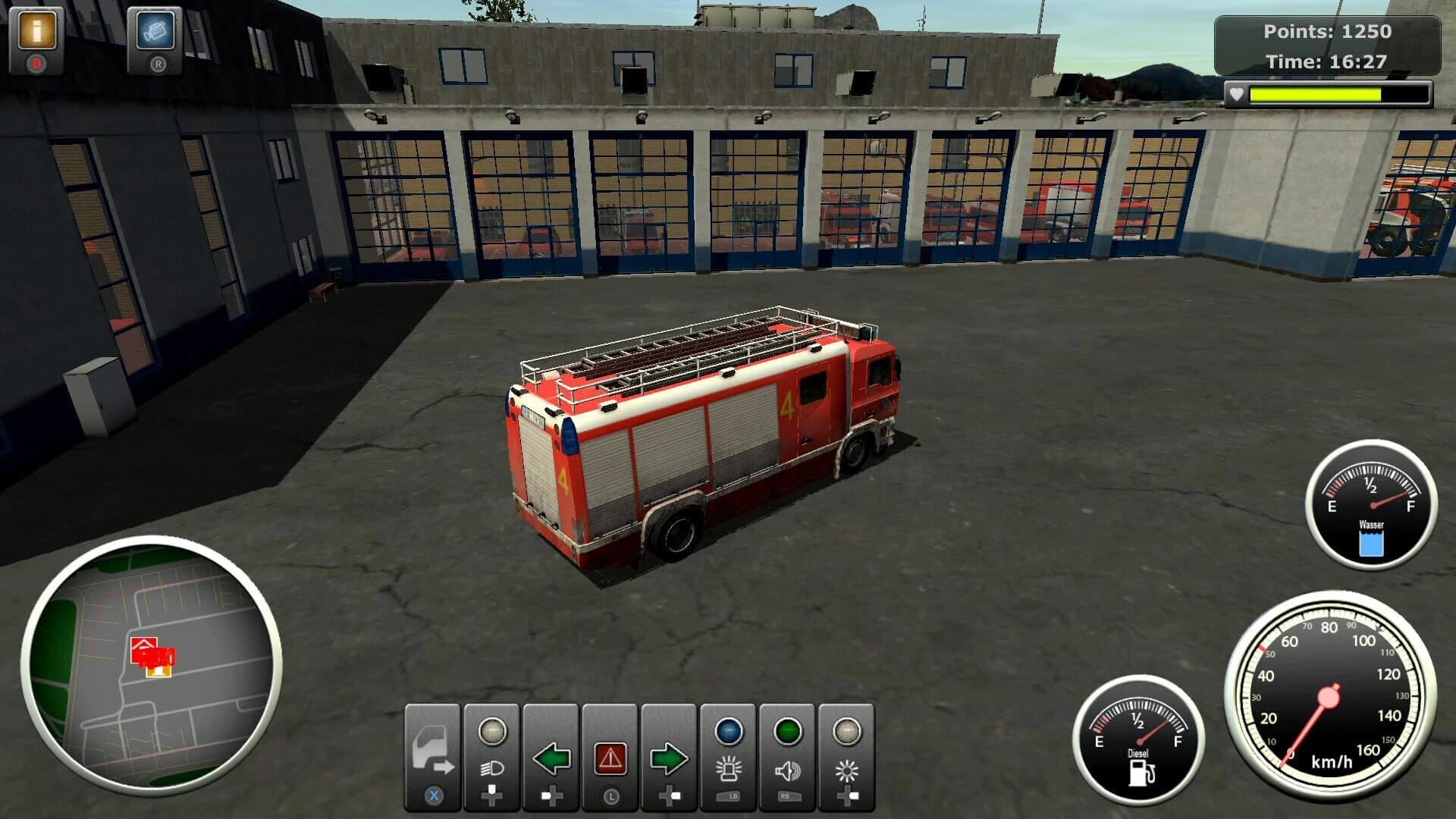This screenshot has width=1456, height=819.
Task: Open the info panel
Action: tap(36, 32)
